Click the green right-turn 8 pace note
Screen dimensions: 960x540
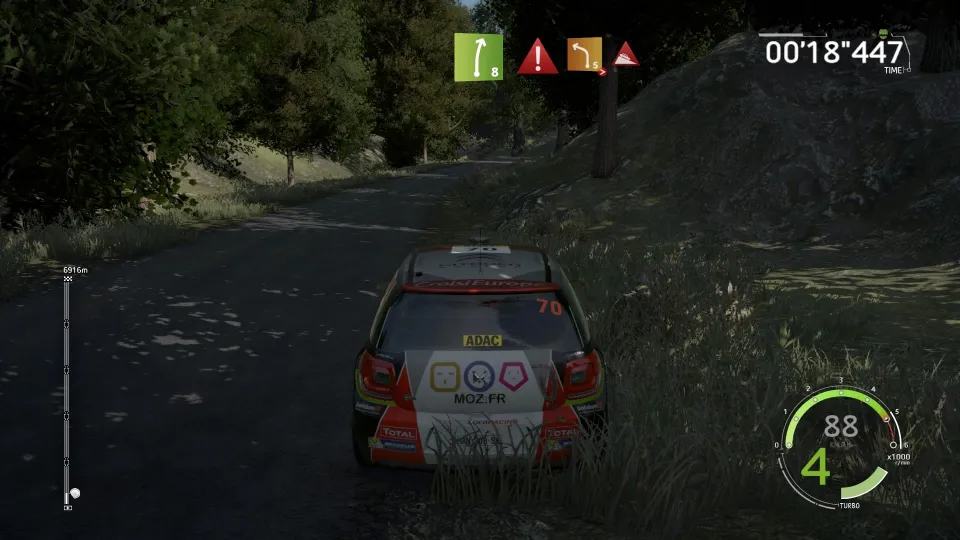tap(478, 57)
